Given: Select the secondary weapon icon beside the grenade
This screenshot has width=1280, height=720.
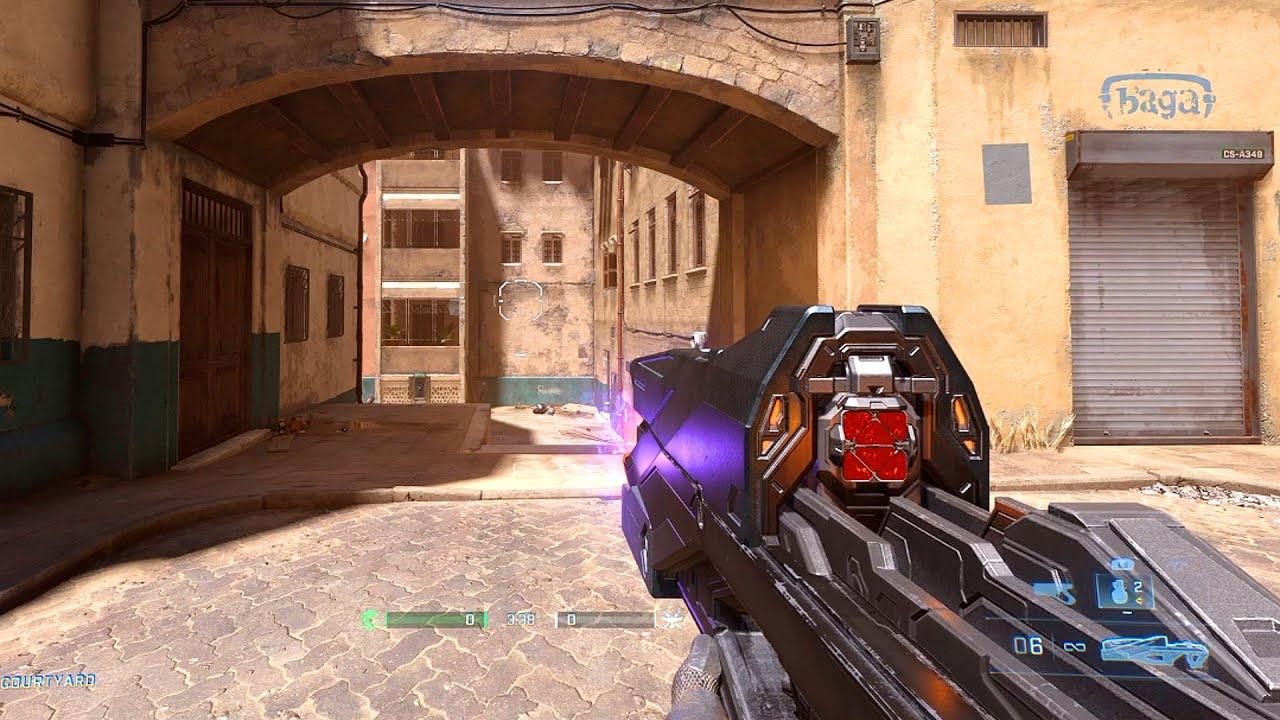Looking at the screenshot, I should pos(1055,592).
